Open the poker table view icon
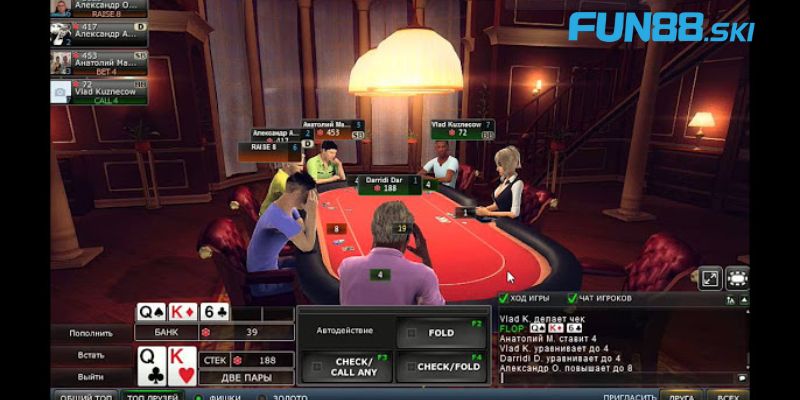Viewport: 800px width, 400px height. pos(737,279)
